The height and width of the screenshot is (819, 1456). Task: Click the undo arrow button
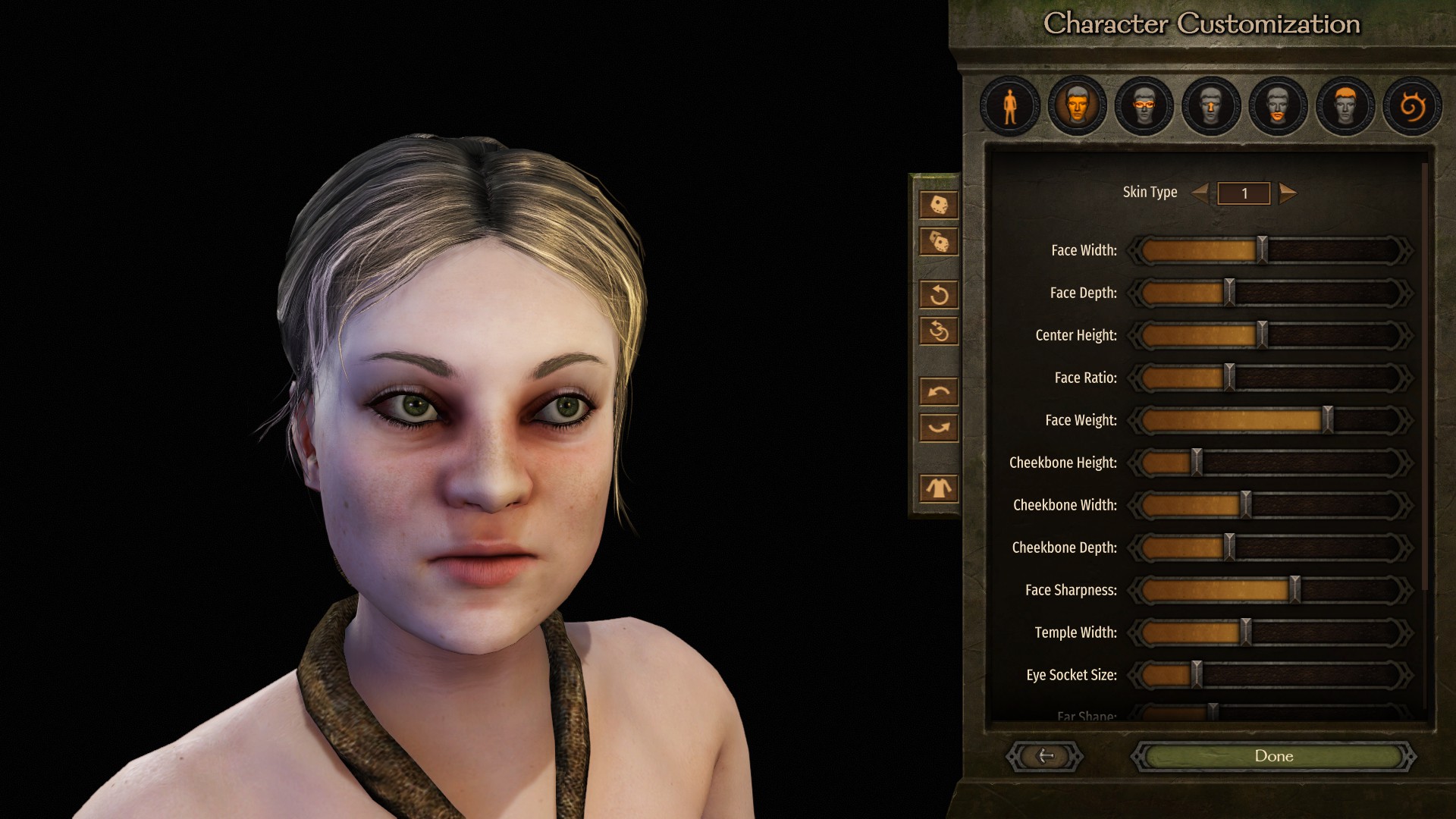tap(939, 391)
